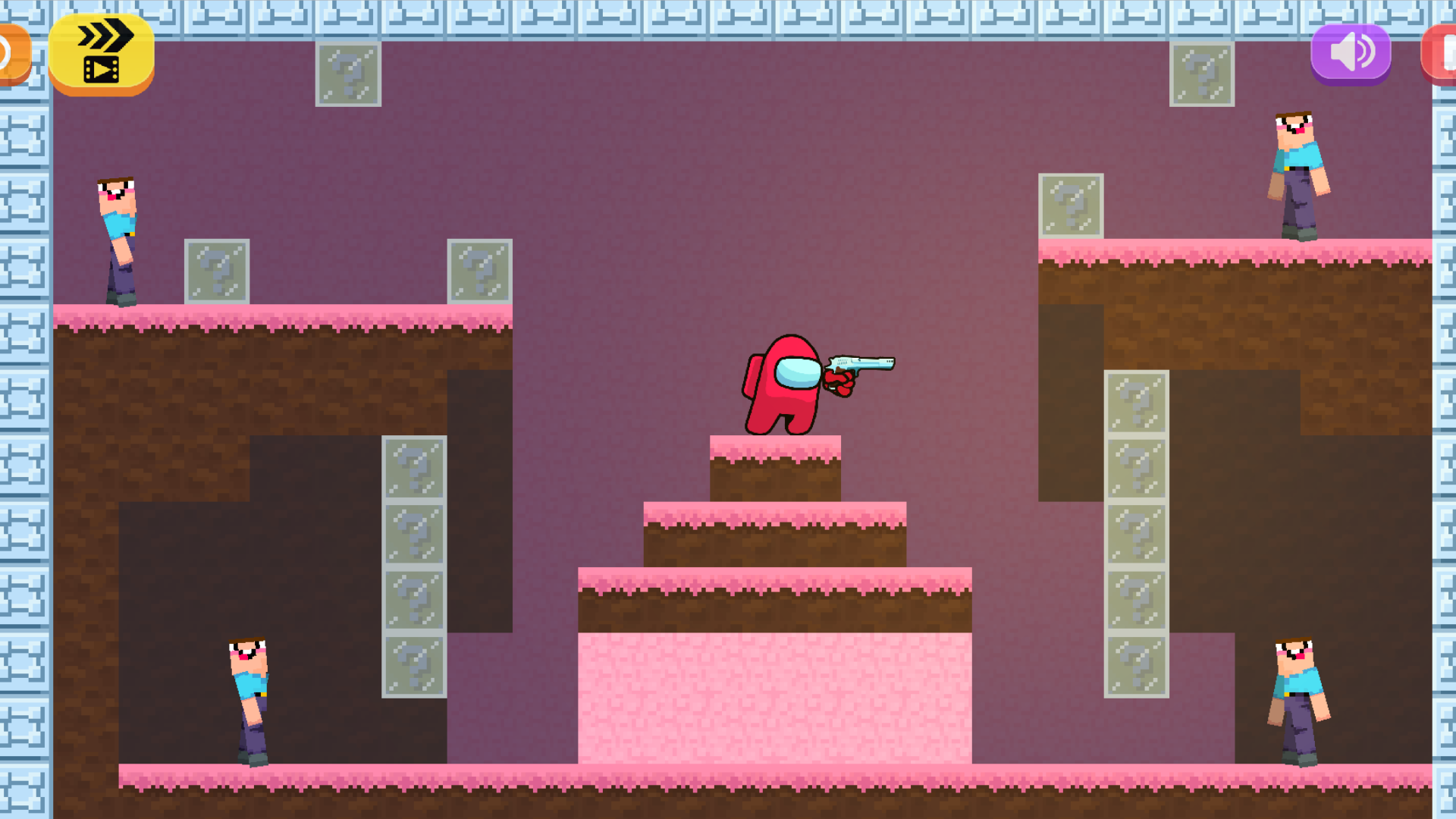The image size is (1456, 819).
Task: Click the question block above the skip button area
Action: (x=347, y=75)
